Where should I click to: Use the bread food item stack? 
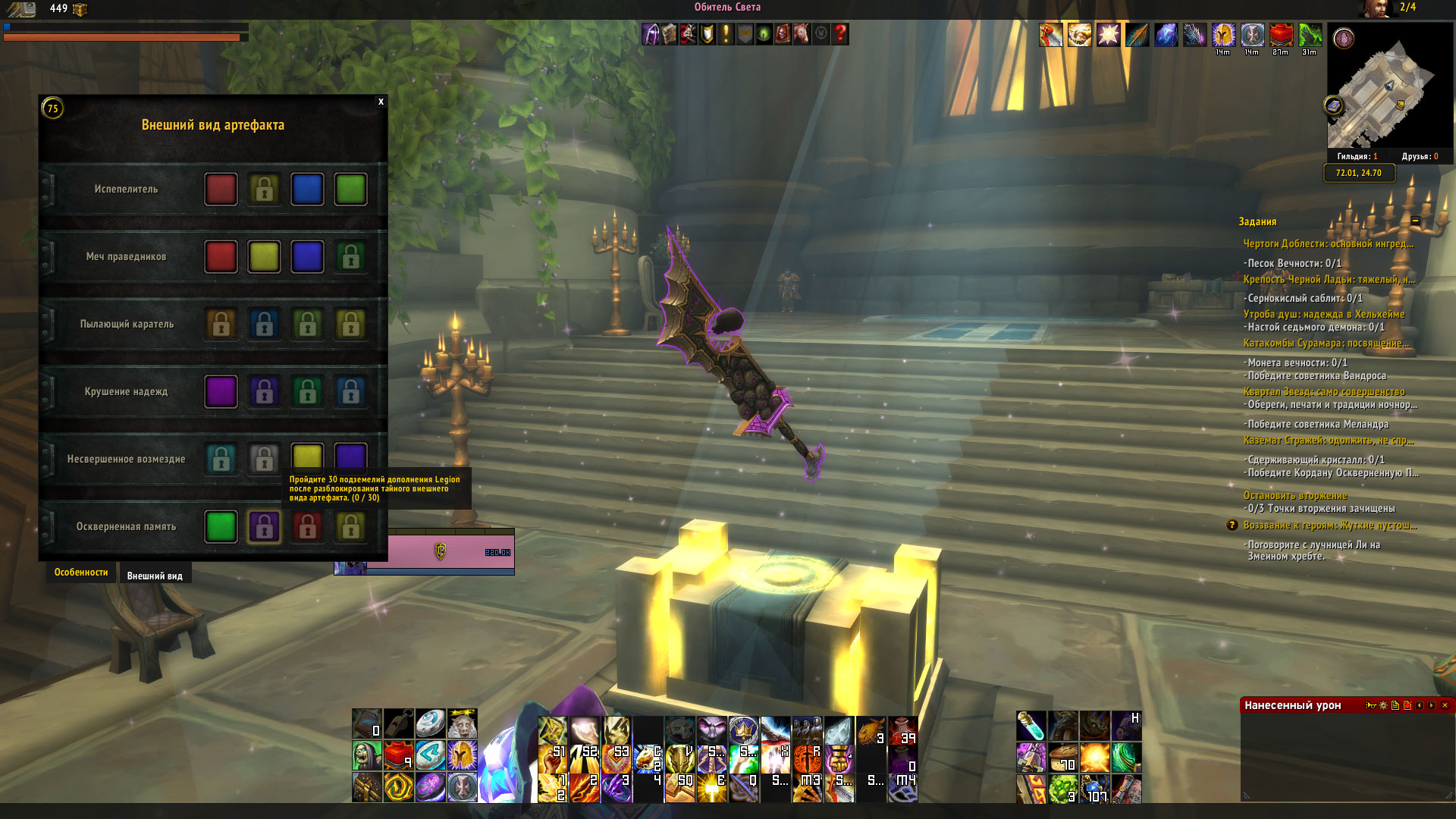tap(1063, 757)
